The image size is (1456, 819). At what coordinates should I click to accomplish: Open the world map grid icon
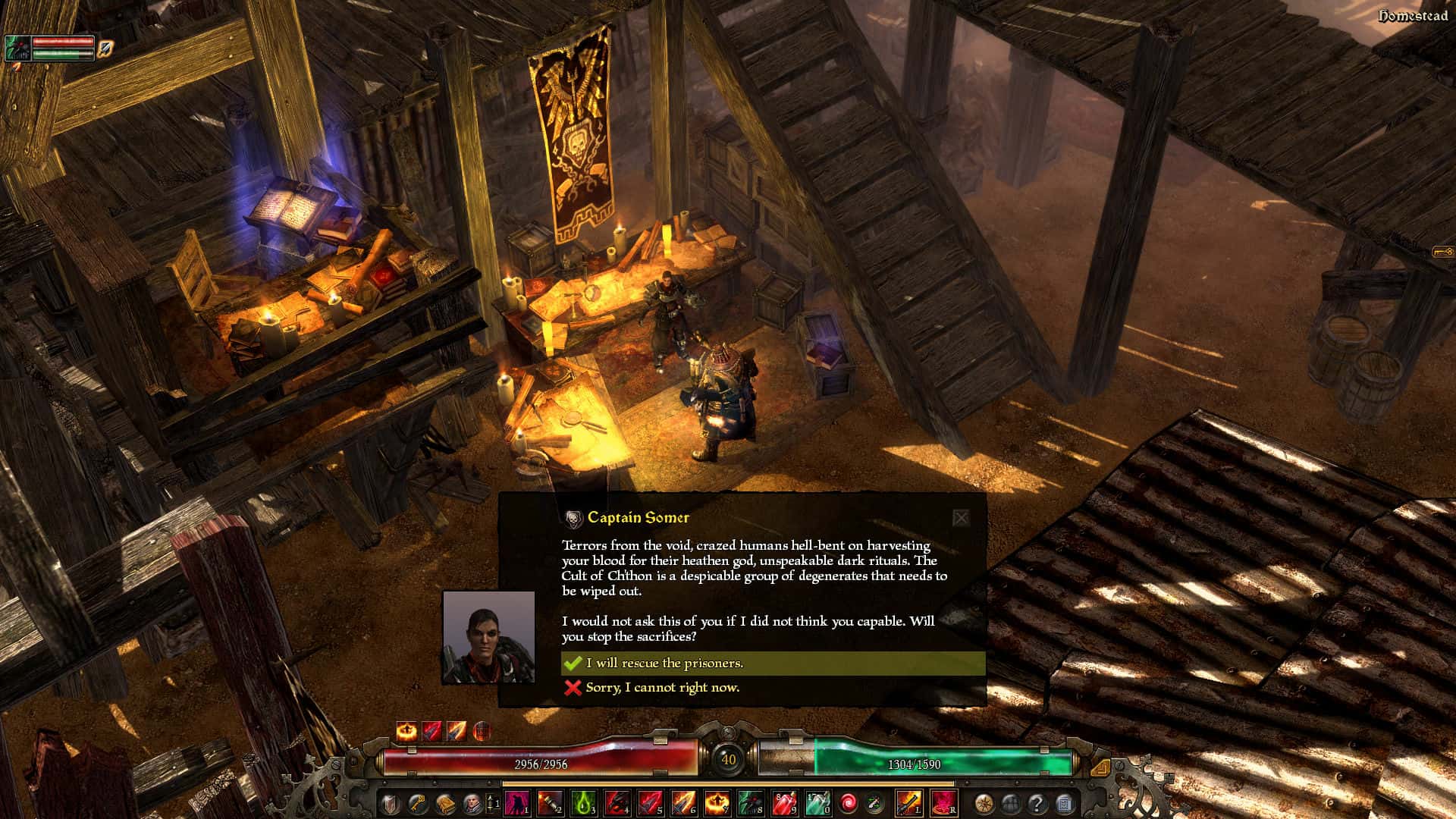tap(1010, 802)
